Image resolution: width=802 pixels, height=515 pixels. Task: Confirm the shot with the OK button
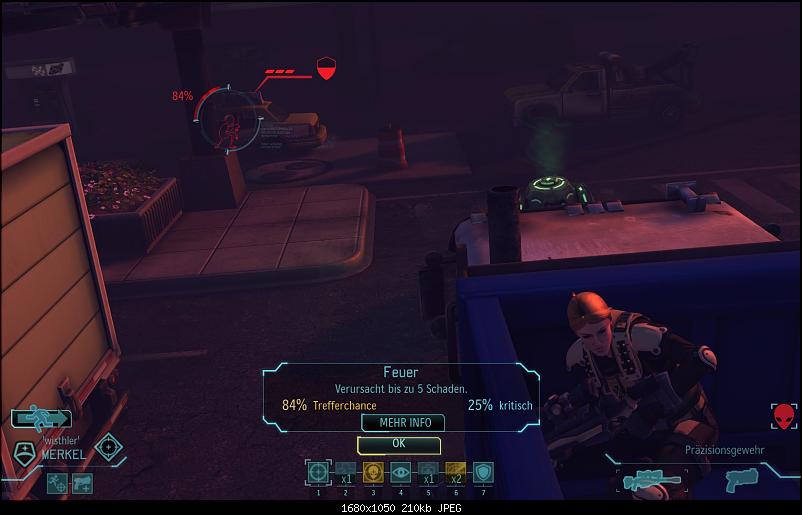[x=398, y=443]
